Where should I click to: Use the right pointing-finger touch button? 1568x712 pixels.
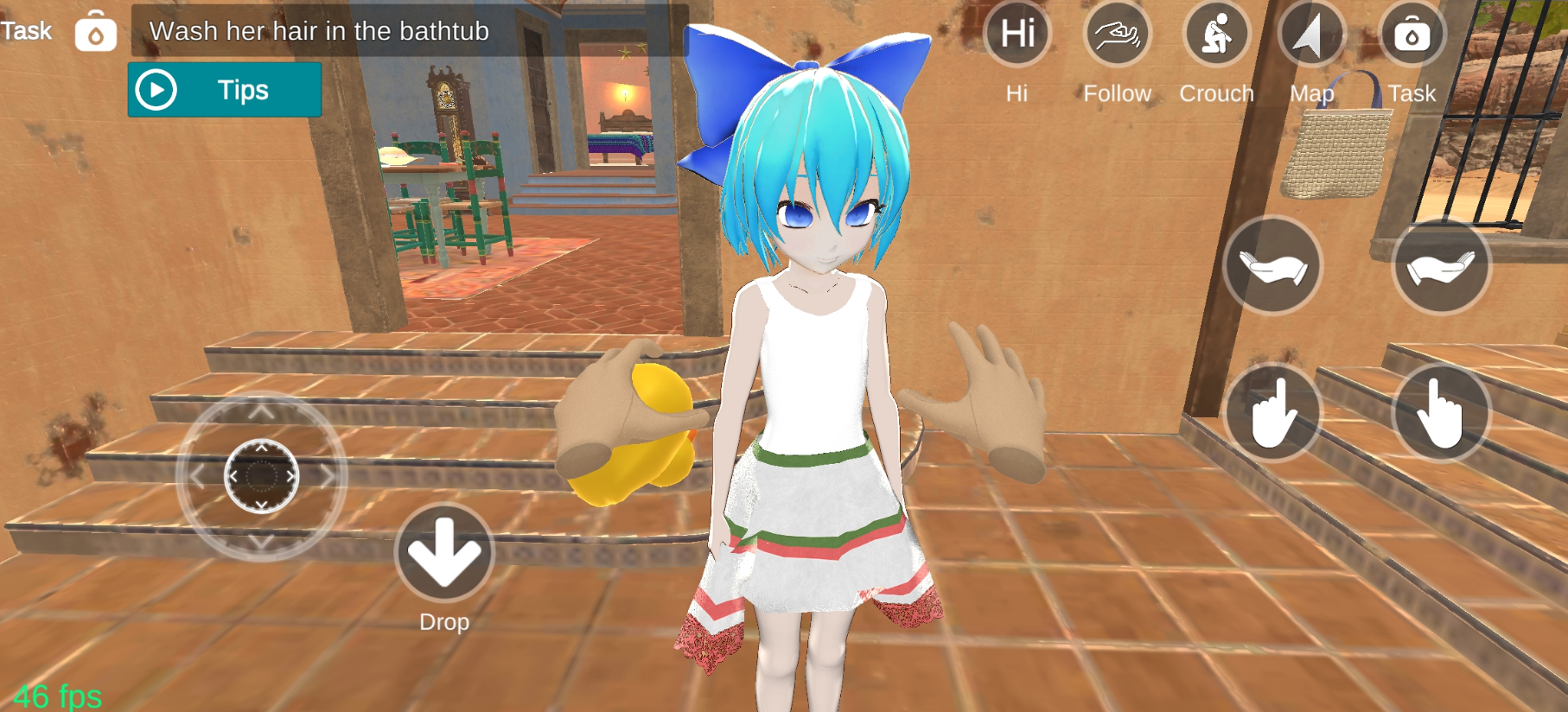point(1441,413)
